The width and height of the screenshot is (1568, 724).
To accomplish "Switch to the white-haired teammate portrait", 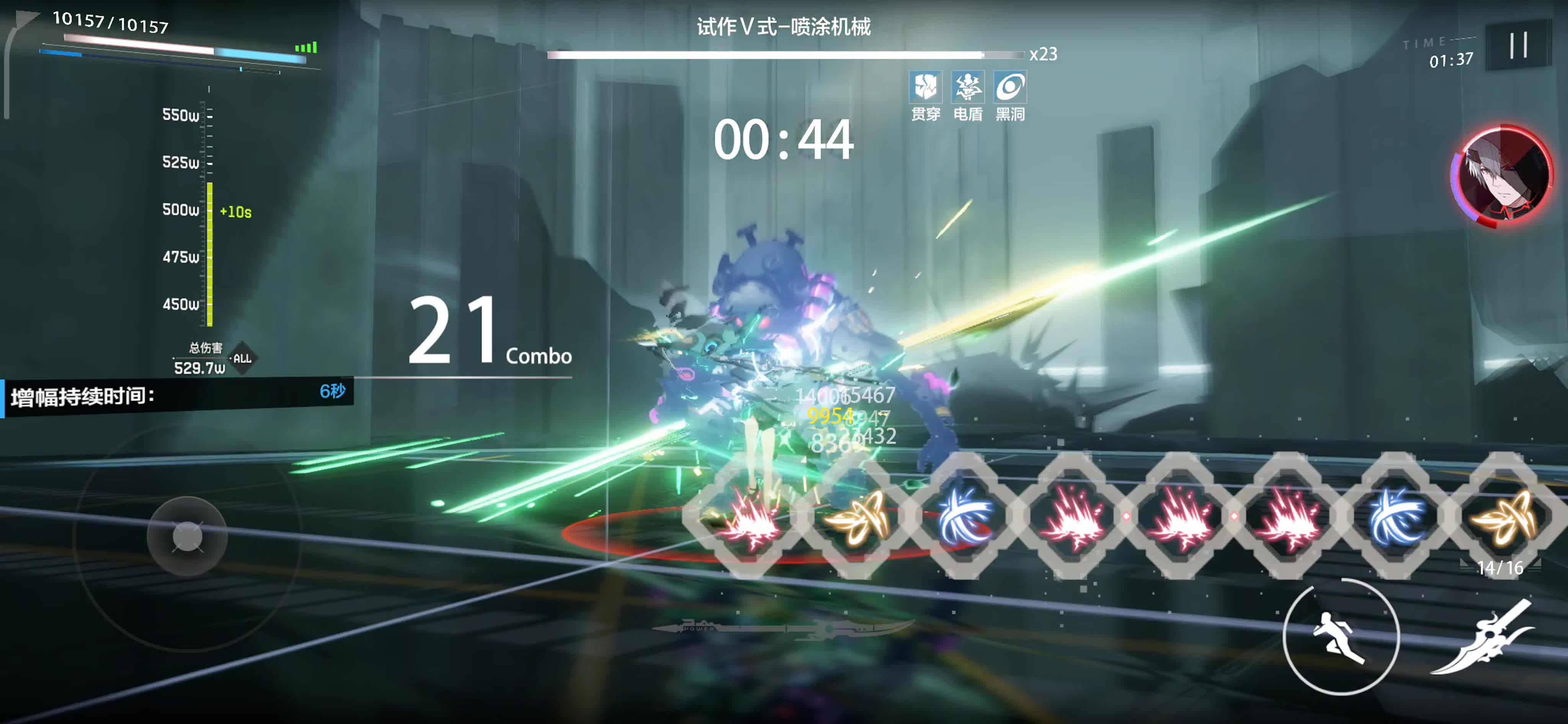I will click(1502, 175).
